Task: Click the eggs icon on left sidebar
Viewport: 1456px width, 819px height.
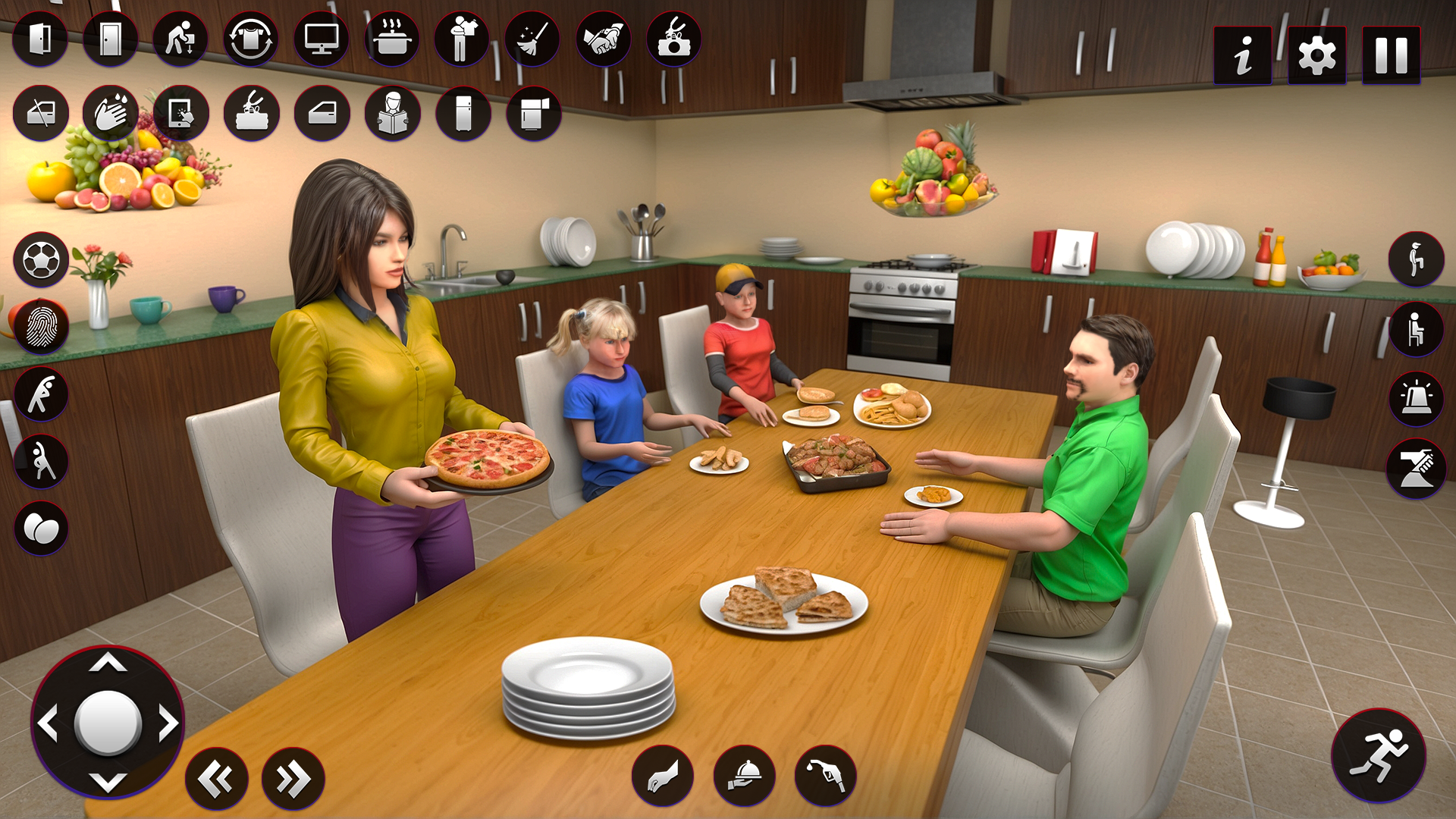Action: (x=42, y=529)
